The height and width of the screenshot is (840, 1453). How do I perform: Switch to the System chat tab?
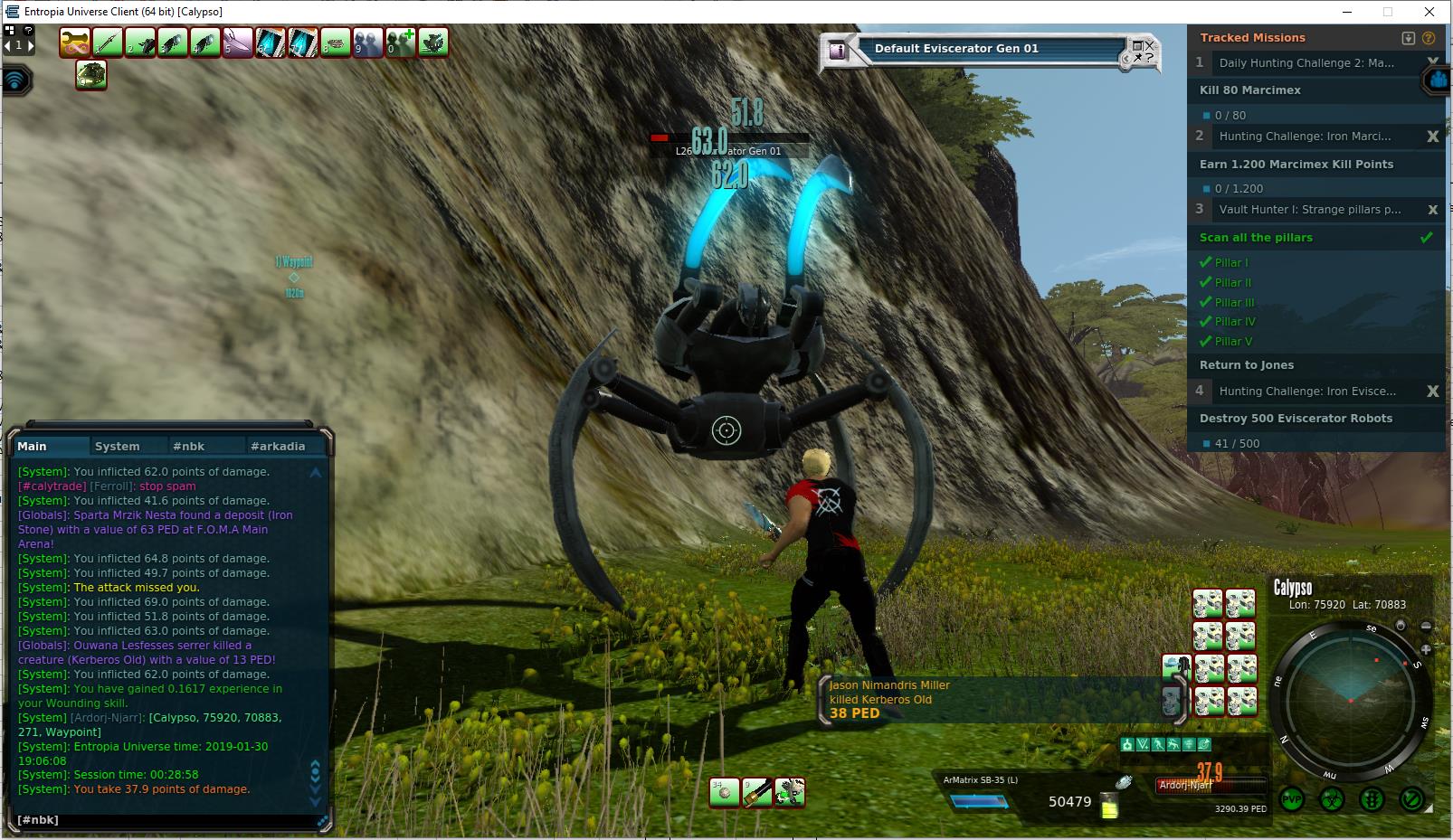click(x=118, y=446)
